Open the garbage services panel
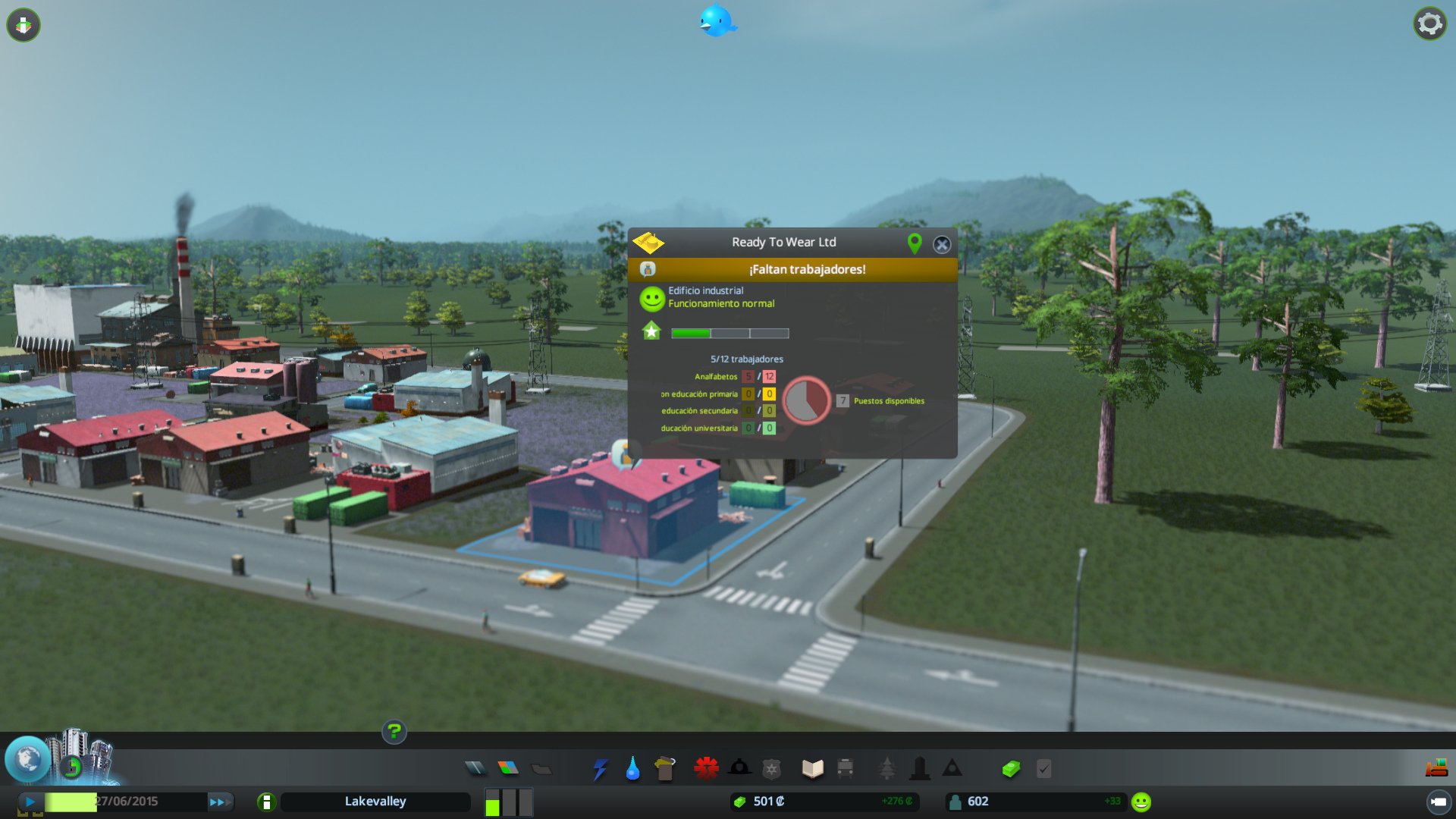This screenshot has width=1456, height=819. click(664, 767)
